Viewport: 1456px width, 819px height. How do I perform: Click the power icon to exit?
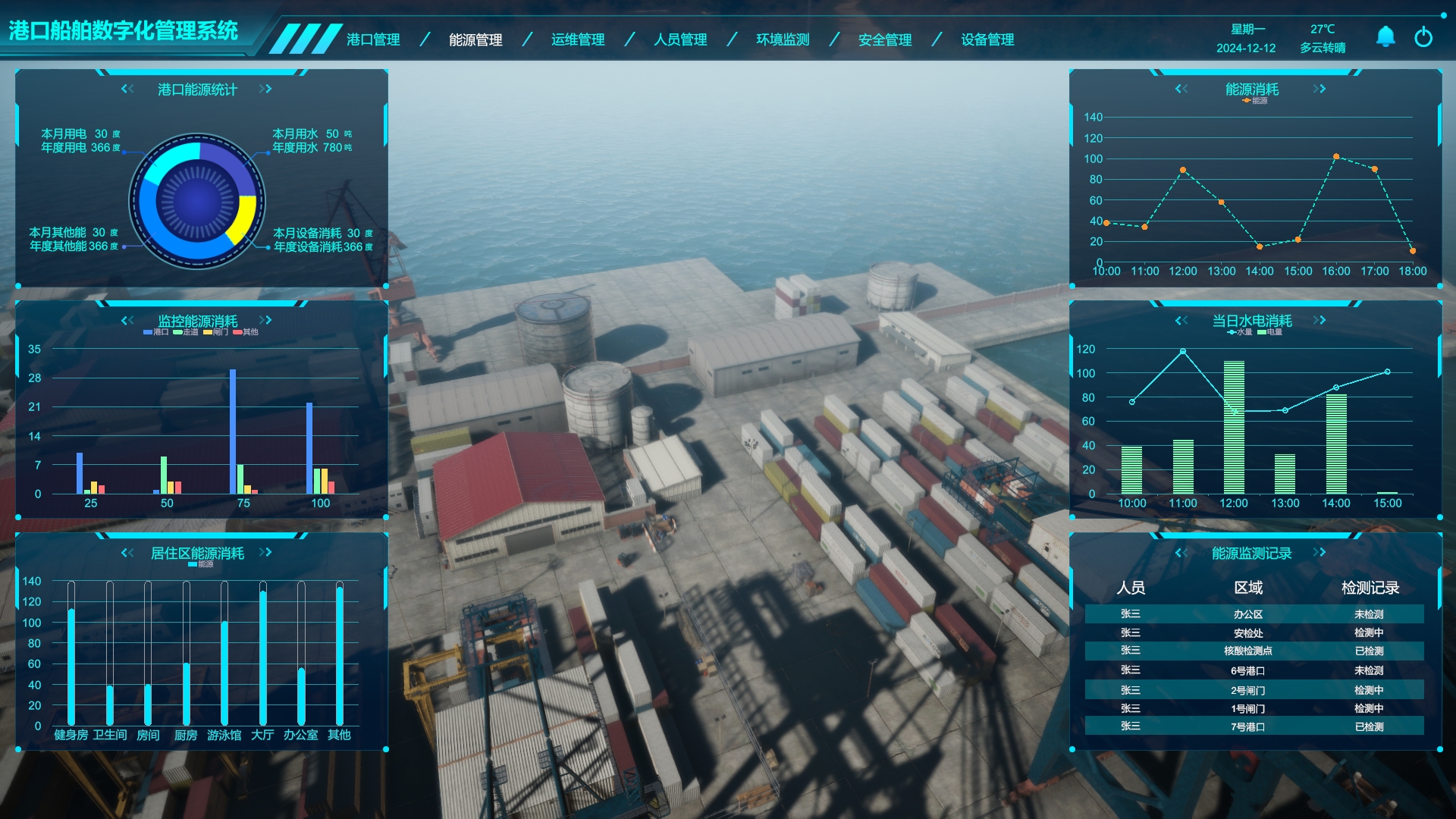[1423, 36]
